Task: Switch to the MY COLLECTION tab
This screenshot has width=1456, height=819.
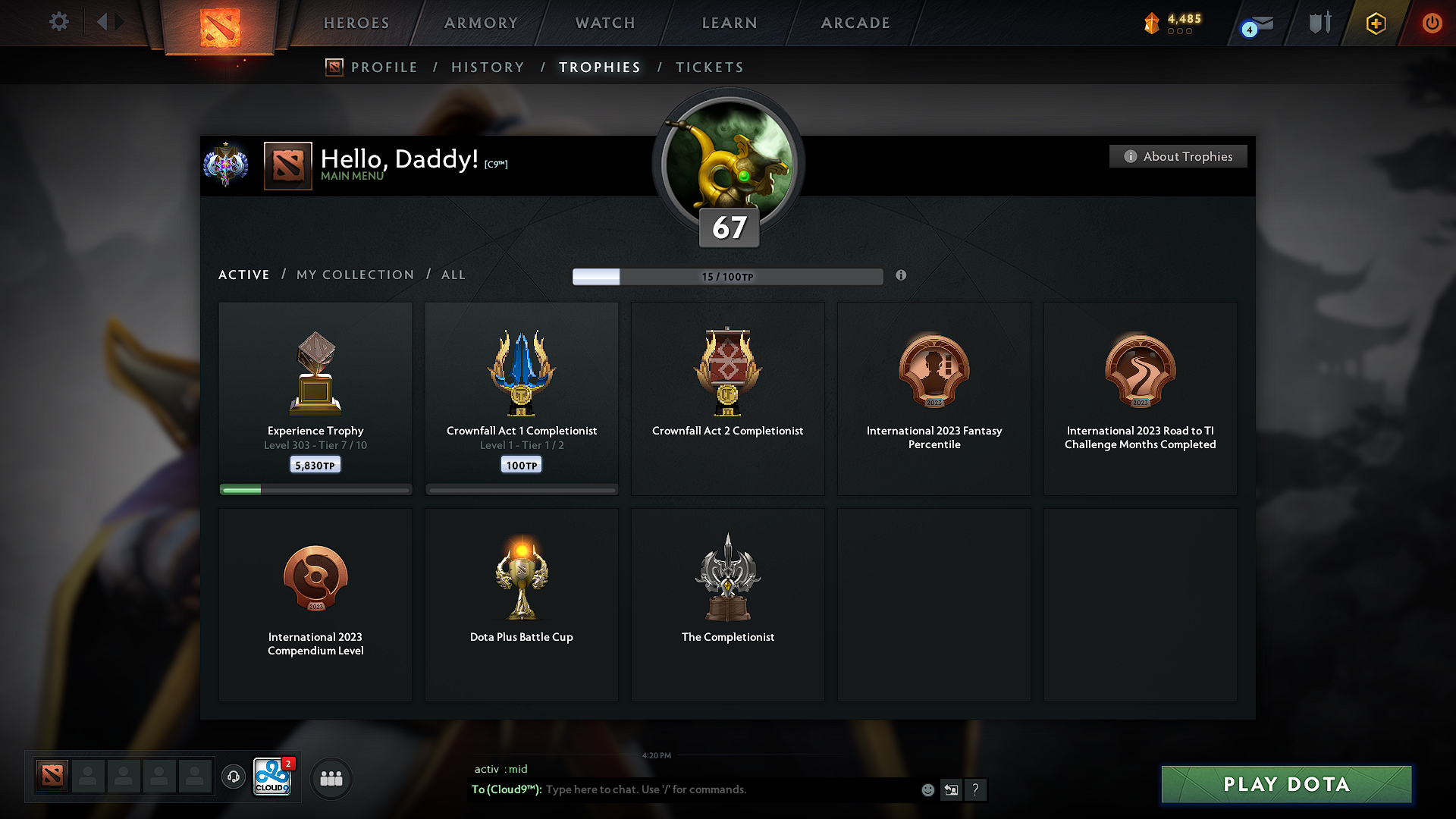Action: tap(354, 275)
